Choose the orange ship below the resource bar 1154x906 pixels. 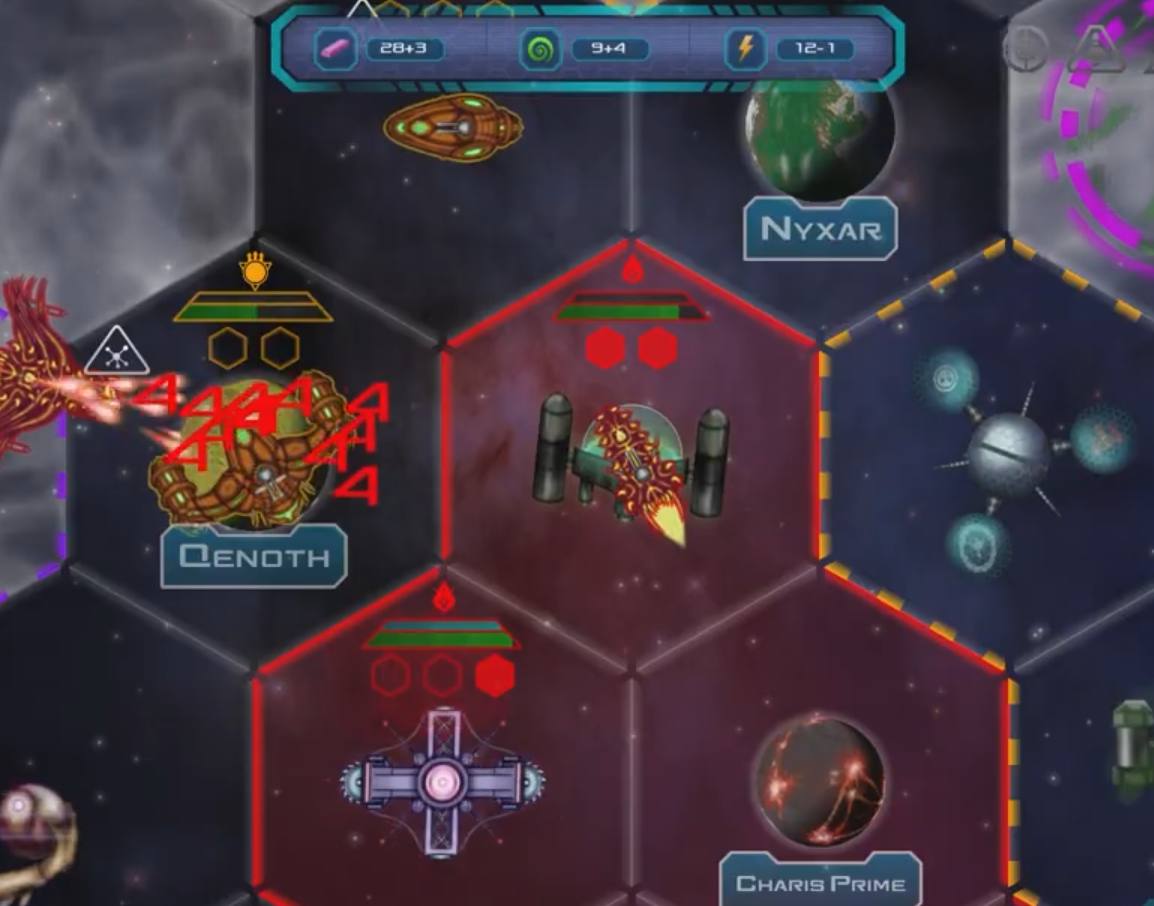pyautogui.click(x=453, y=129)
